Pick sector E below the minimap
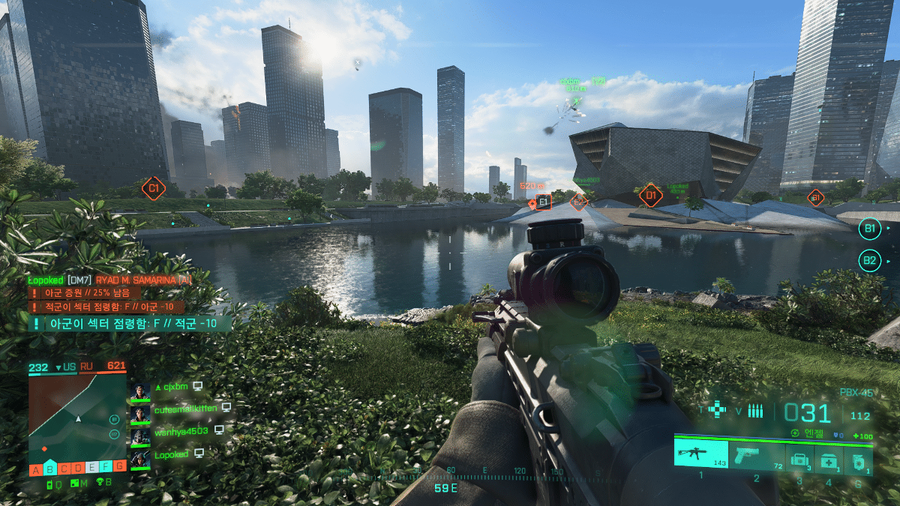 coord(92,467)
